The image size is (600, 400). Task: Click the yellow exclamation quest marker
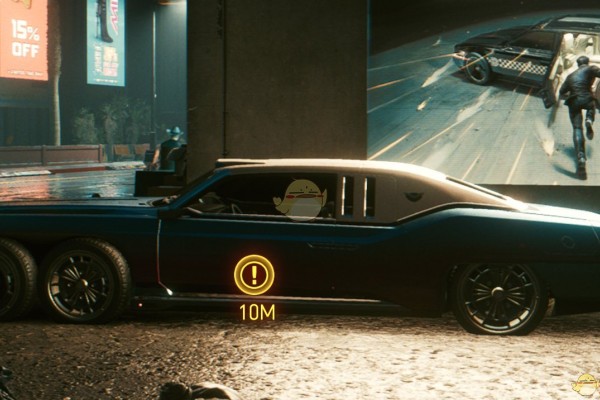pyautogui.click(x=254, y=274)
